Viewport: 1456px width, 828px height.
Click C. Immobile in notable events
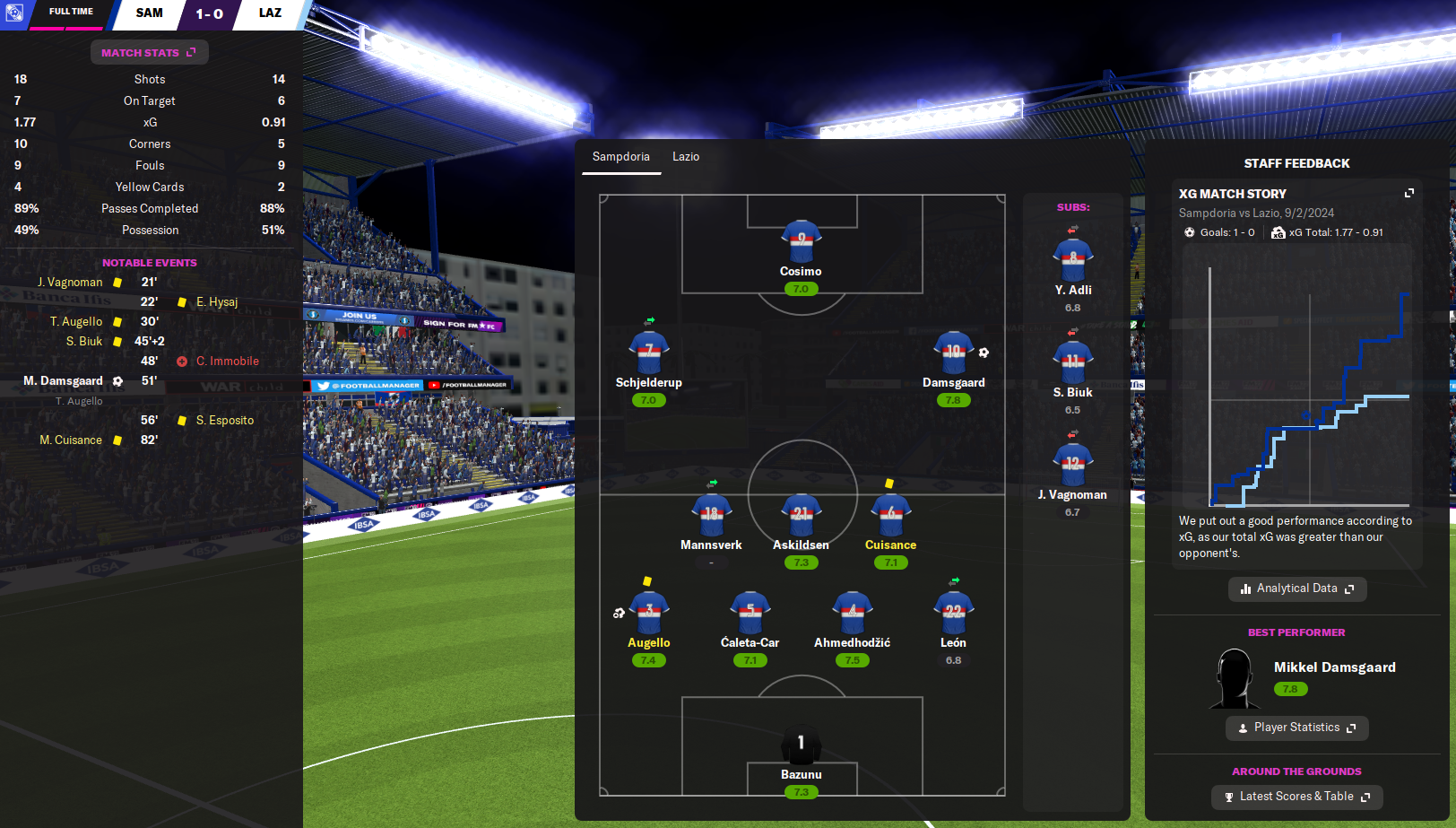pyautogui.click(x=228, y=362)
